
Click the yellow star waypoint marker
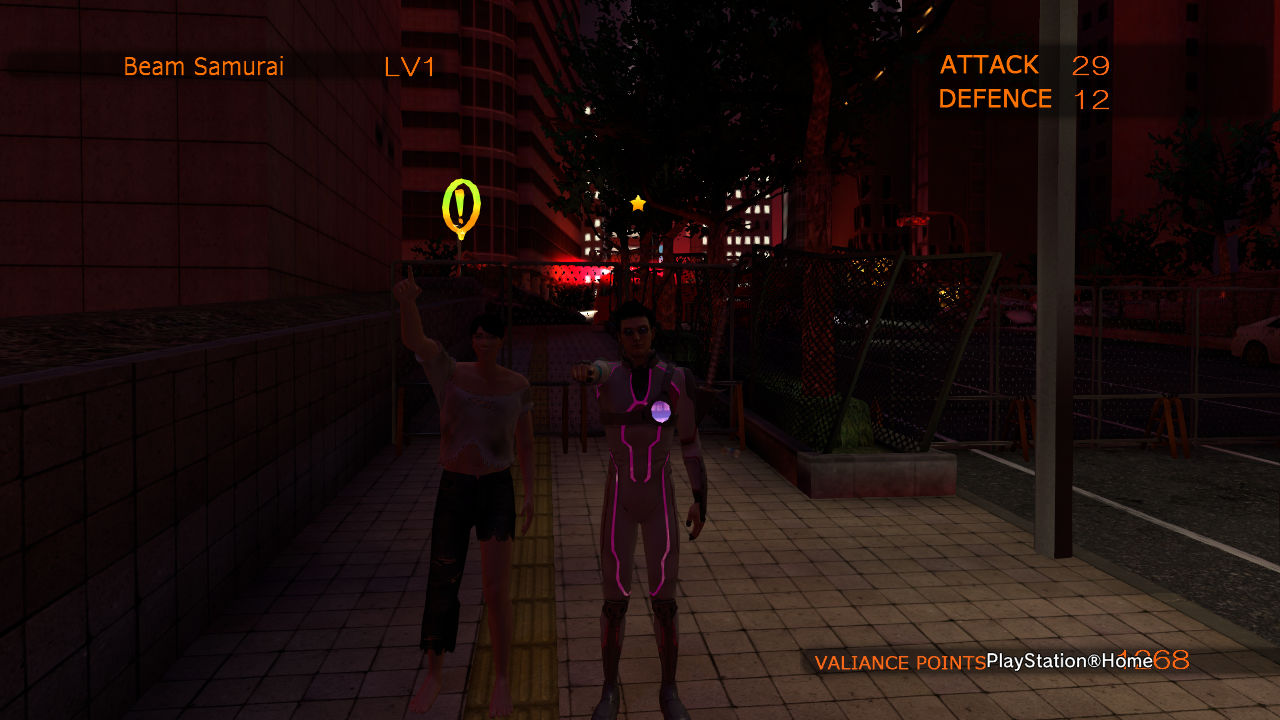coord(638,203)
